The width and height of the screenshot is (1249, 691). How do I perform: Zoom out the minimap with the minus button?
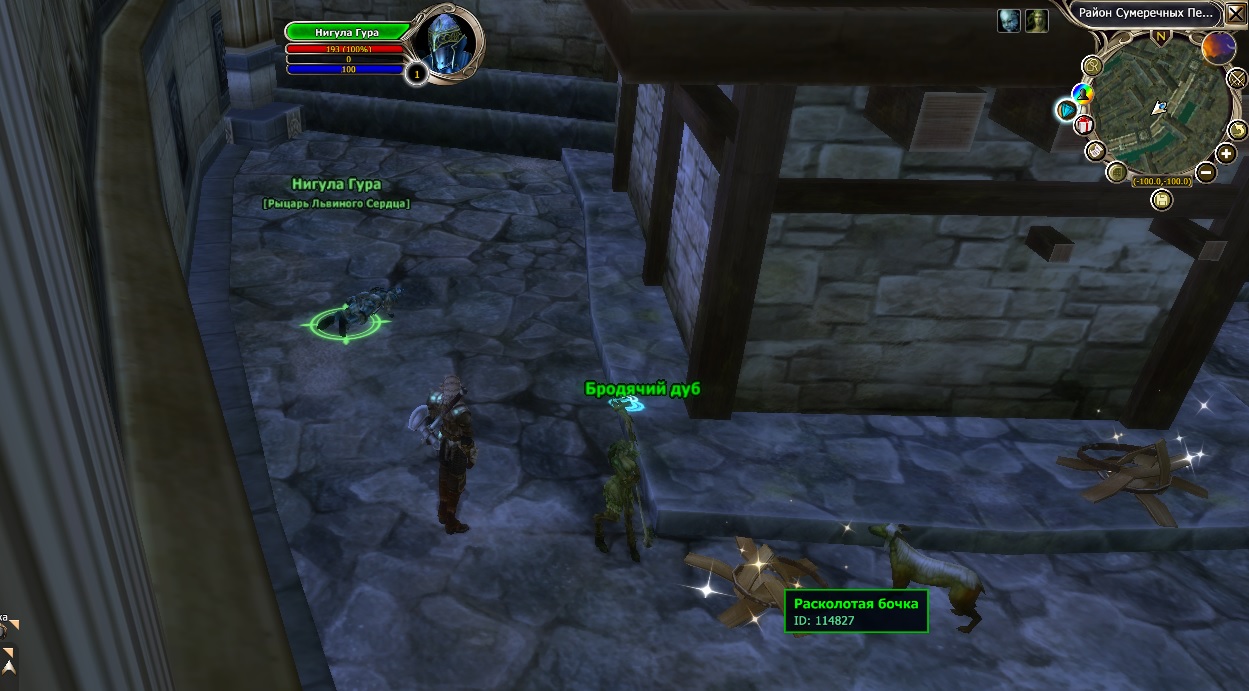[x=1206, y=172]
